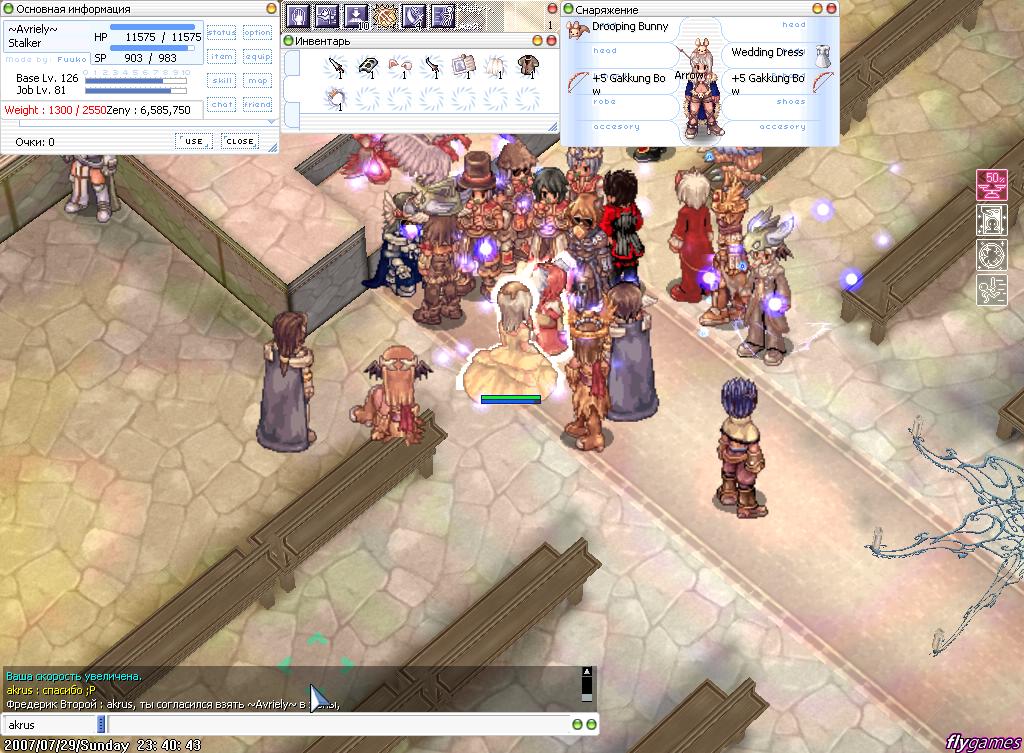Click the chat message input field

click(340, 724)
